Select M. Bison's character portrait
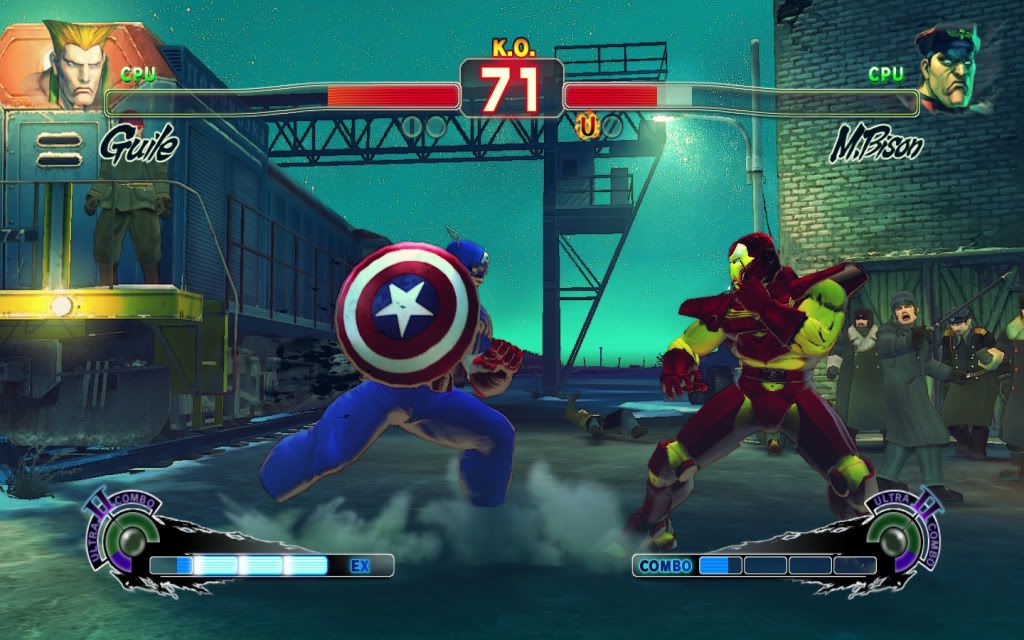The height and width of the screenshot is (640, 1024). (x=950, y=70)
